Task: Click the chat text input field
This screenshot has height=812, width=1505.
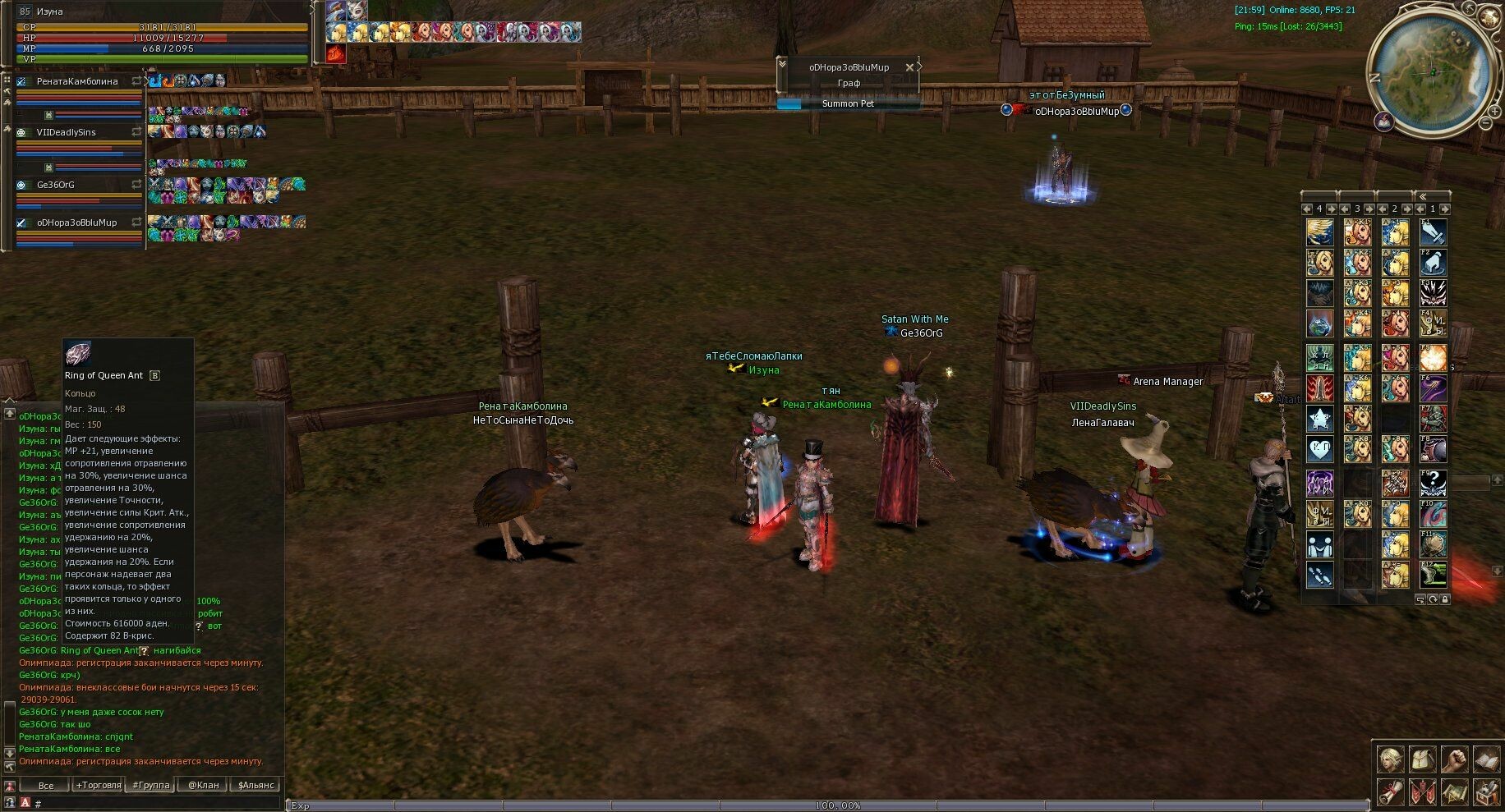Action: click(156, 804)
